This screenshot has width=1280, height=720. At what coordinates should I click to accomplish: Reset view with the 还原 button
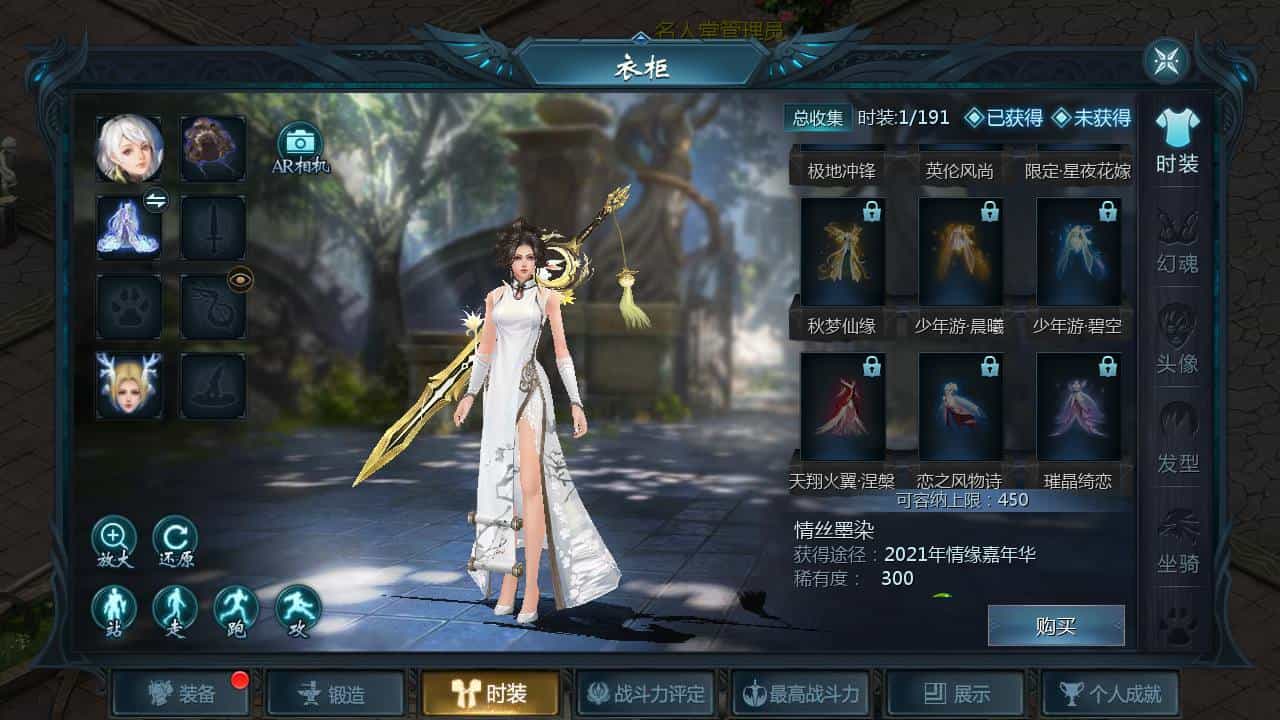[x=175, y=538]
